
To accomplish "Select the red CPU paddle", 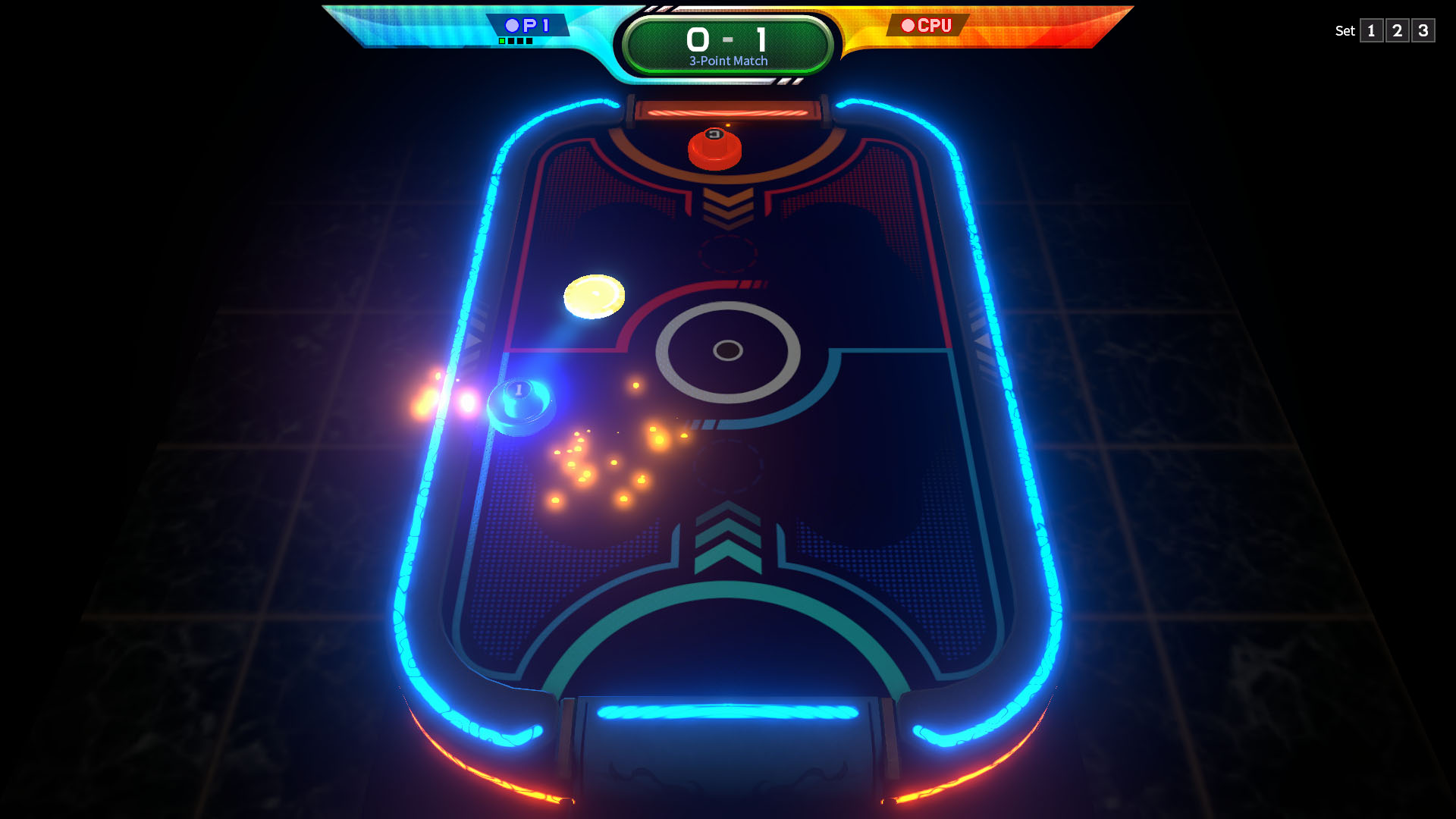I will pyautogui.click(x=714, y=149).
